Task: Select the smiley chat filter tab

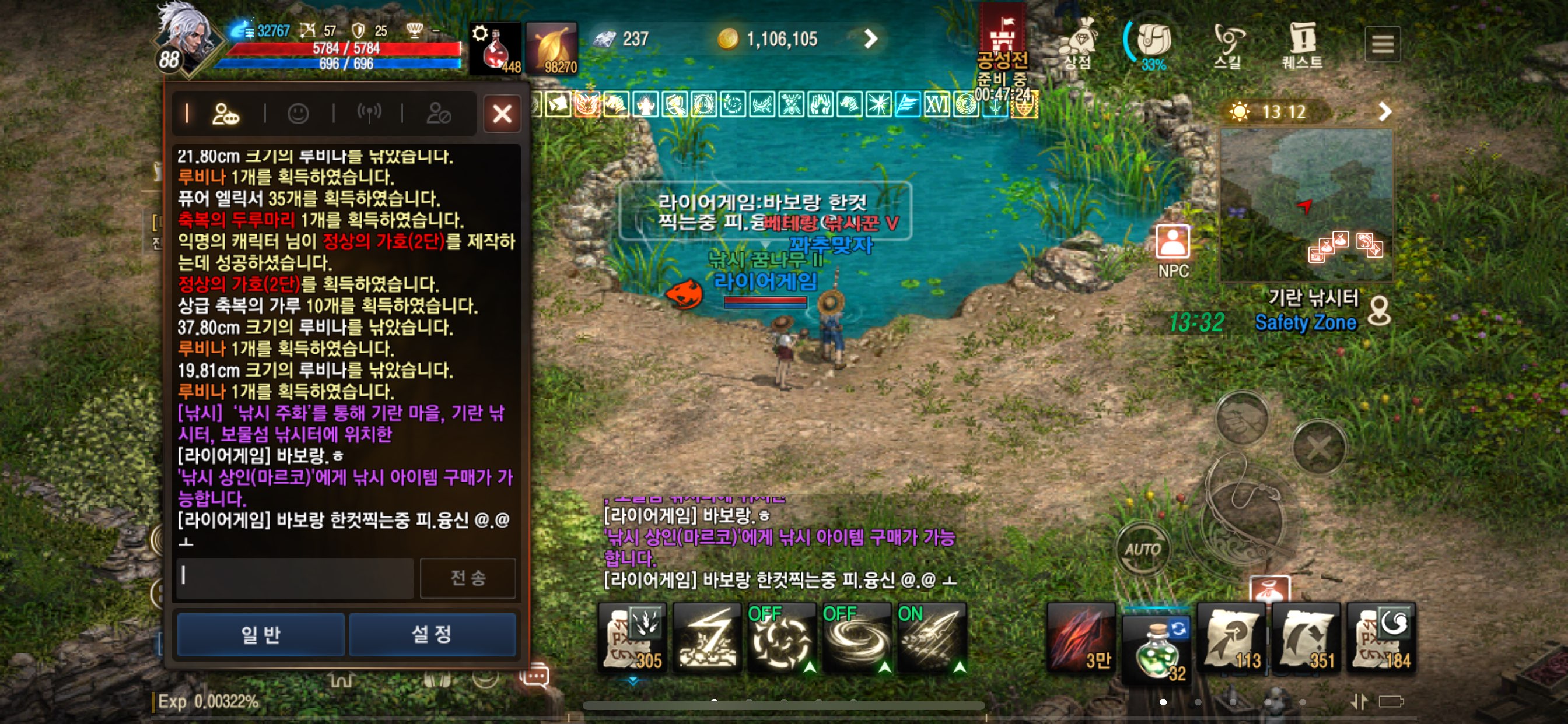Action: 298,114
